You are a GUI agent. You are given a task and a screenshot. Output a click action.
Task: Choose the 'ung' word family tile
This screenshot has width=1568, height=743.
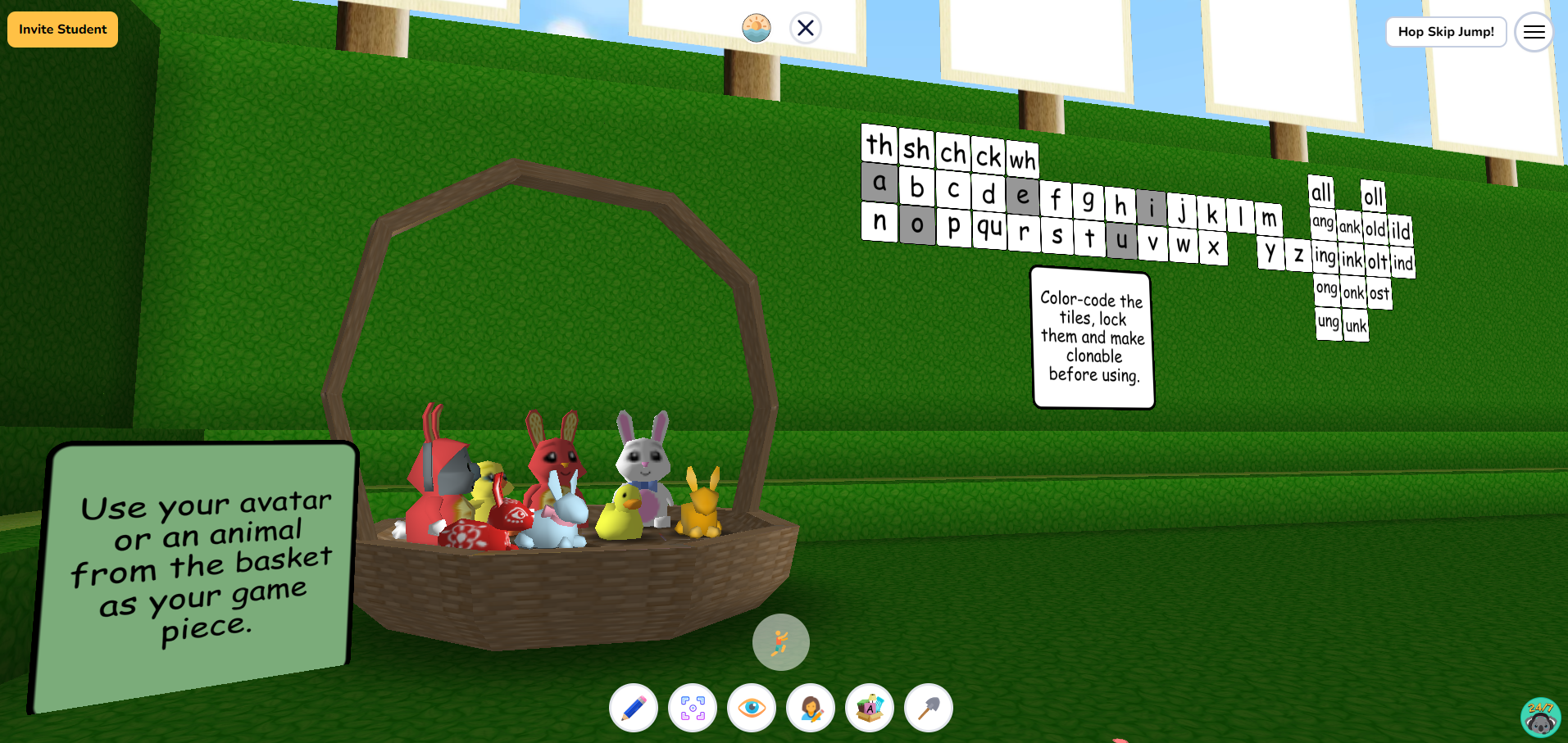point(1328,323)
